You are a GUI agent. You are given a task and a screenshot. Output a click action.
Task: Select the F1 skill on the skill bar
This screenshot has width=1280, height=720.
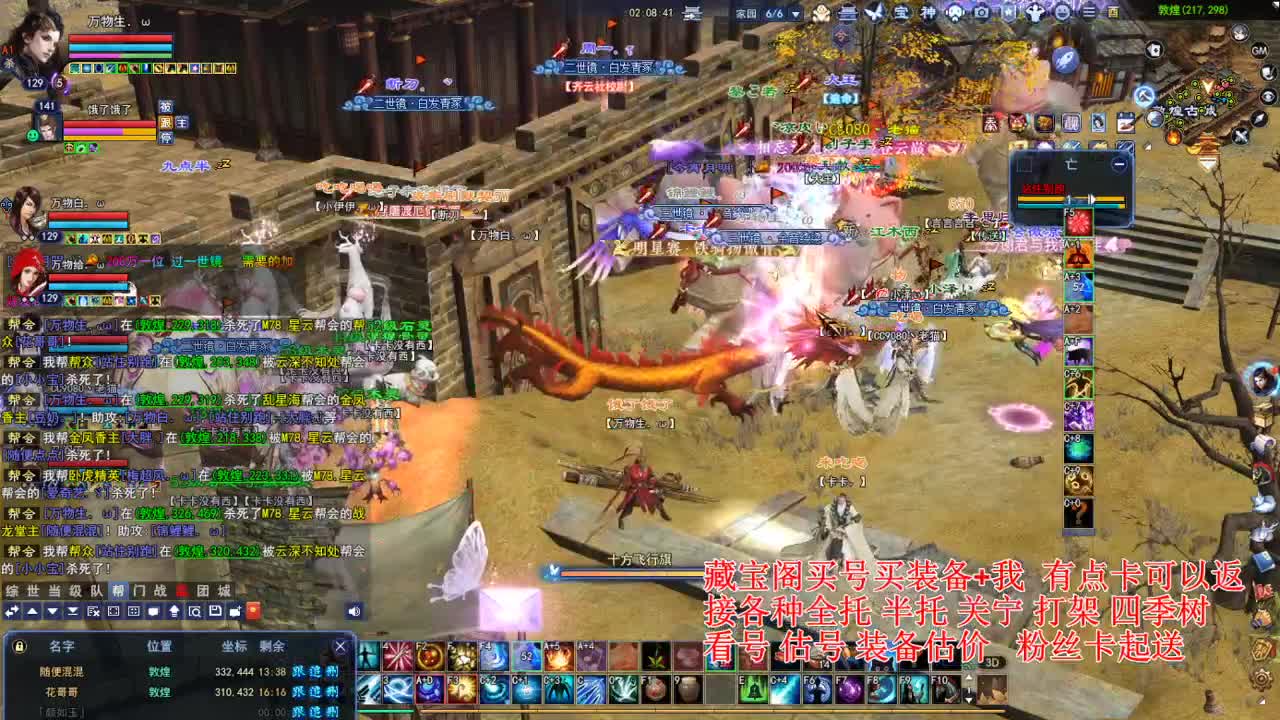point(653,690)
